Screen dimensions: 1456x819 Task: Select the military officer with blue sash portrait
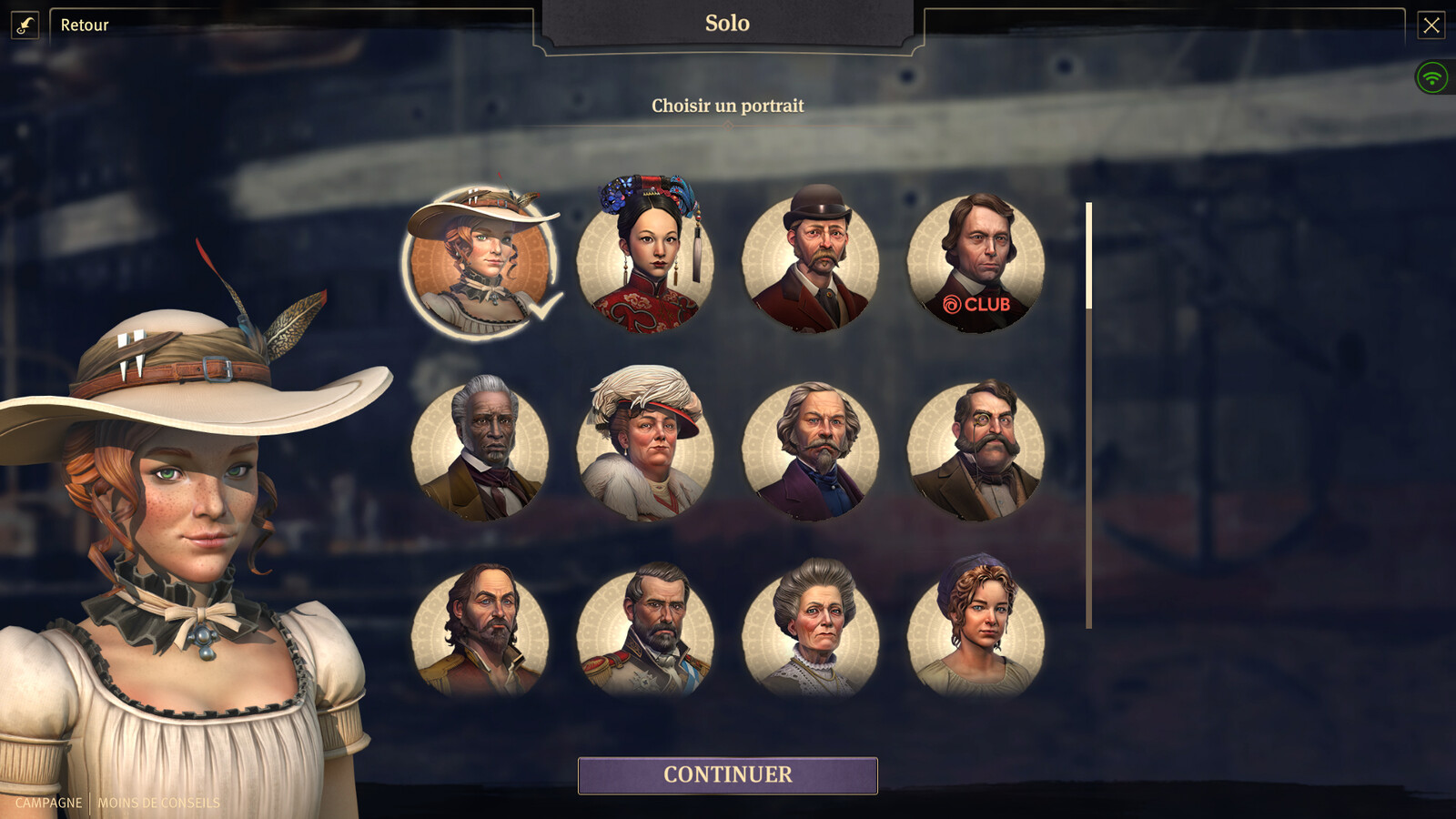click(x=645, y=632)
